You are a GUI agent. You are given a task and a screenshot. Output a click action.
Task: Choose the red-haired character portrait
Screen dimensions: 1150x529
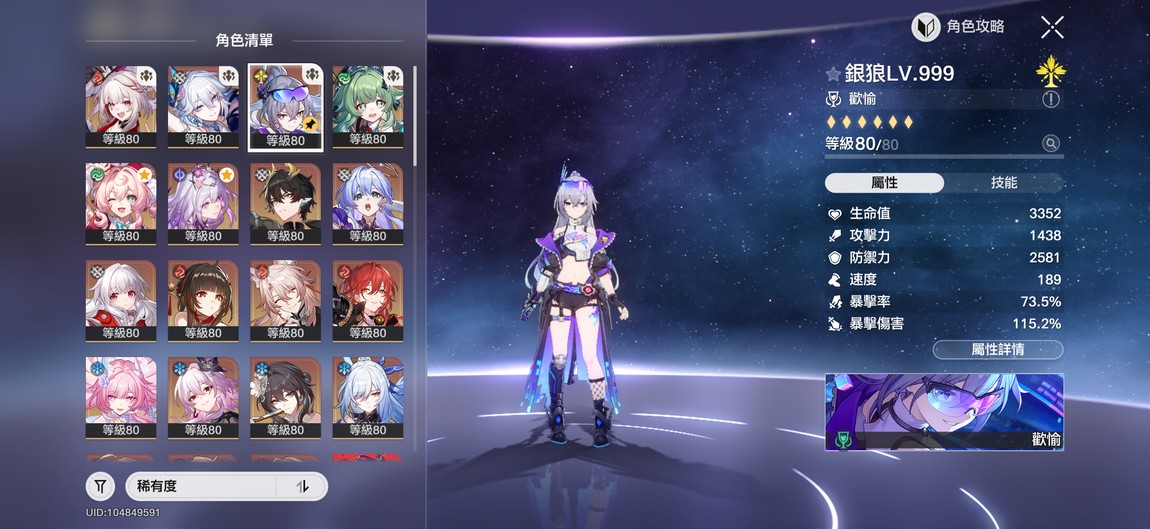pyautogui.click(x=367, y=302)
